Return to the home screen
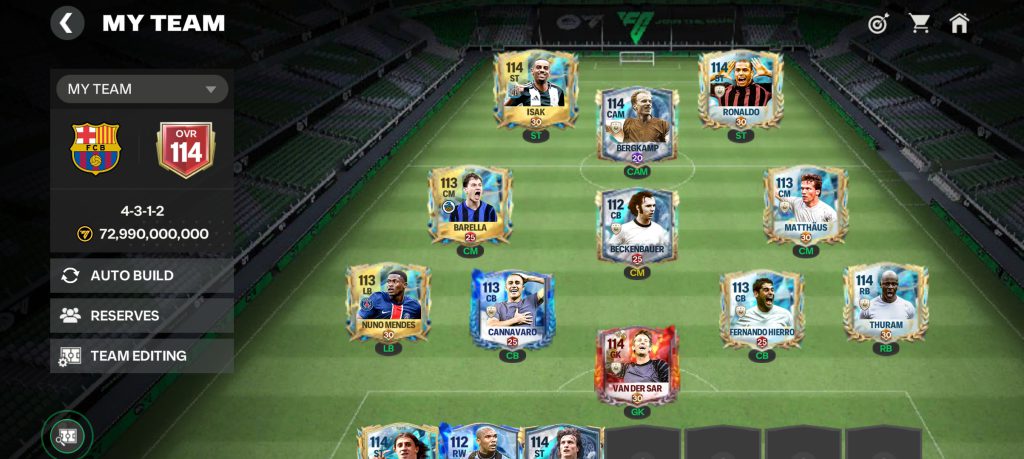Viewport: 1024px width, 459px height. pyautogui.click(x=960, y=23)
